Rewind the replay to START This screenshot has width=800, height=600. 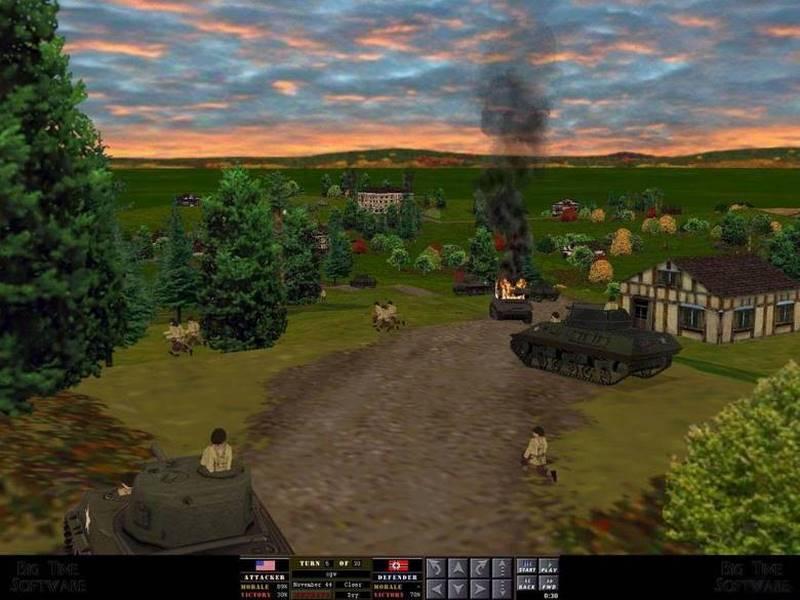pos(526,568)
